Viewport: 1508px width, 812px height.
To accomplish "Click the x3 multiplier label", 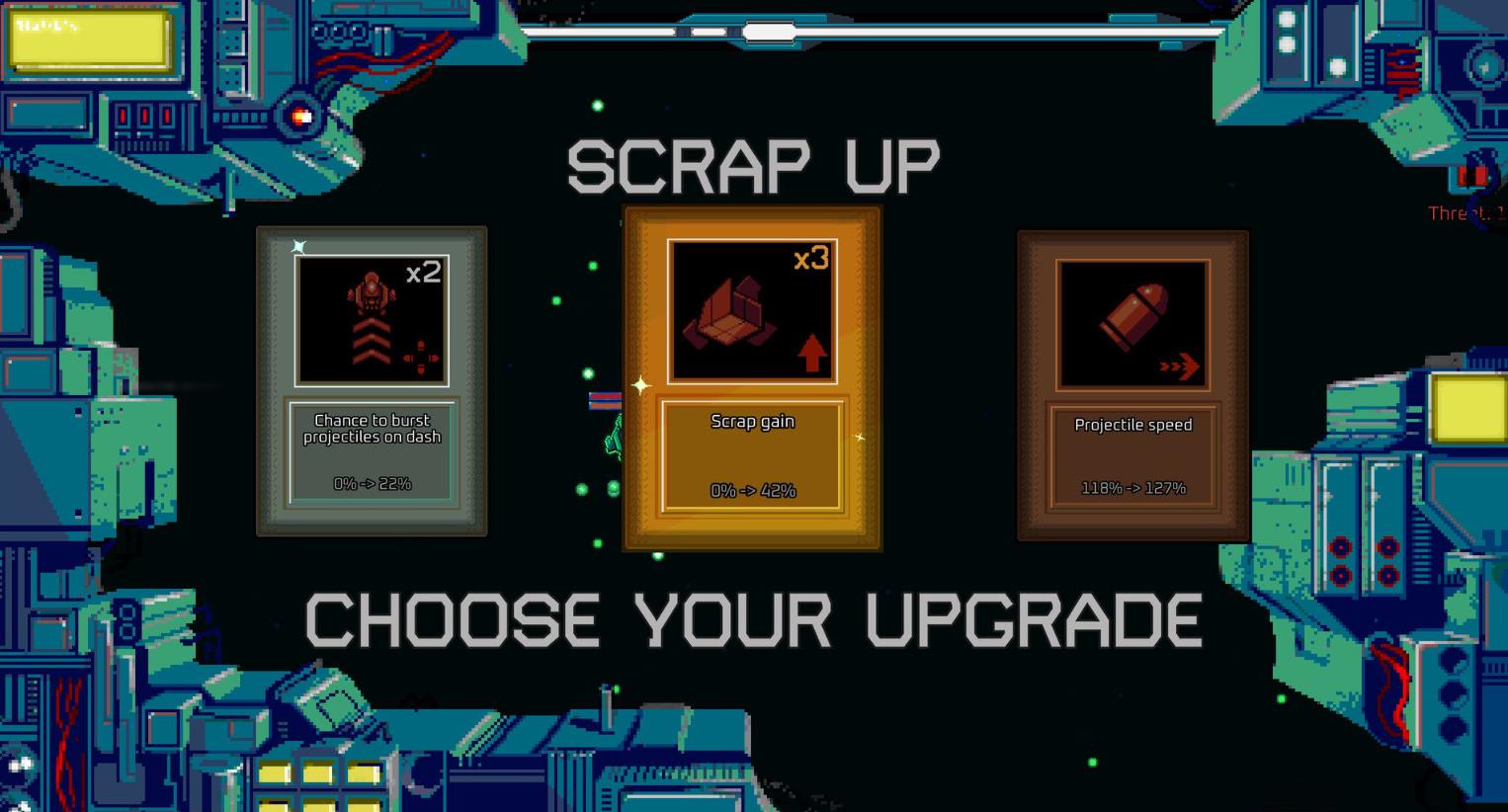I will point(810,261).
